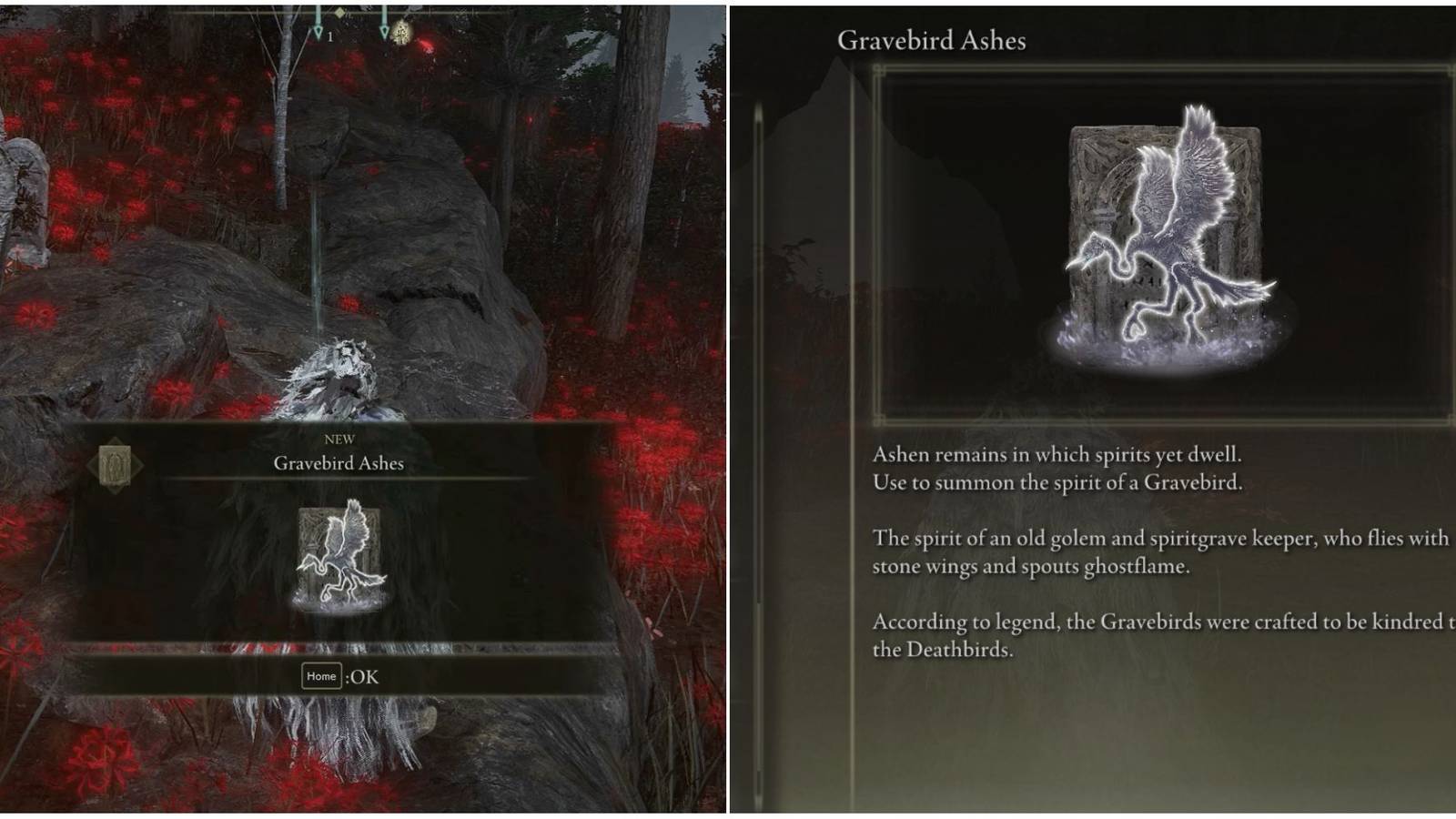Image resolution: width=1456 pixels, height=819 pixels.
Task: Expand the Gravebird Ashes description panel
Action: pos(1156,546)
